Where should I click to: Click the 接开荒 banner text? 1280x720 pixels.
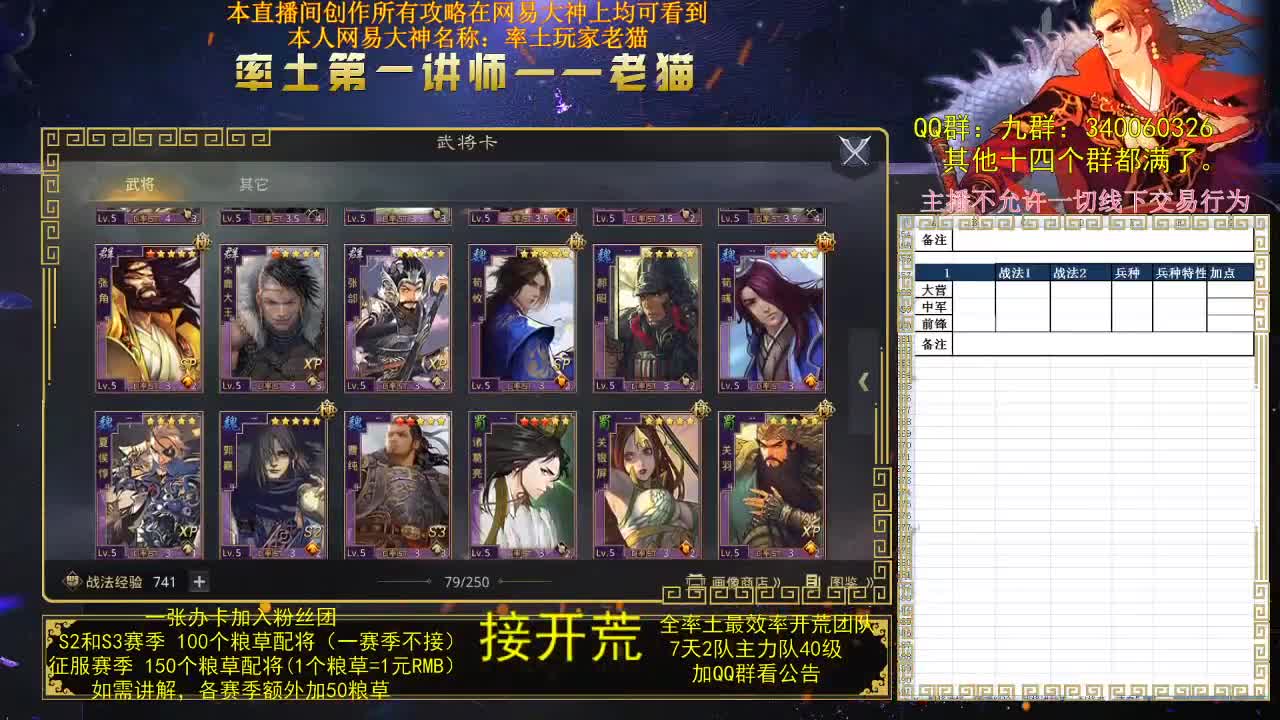point(560,636)
